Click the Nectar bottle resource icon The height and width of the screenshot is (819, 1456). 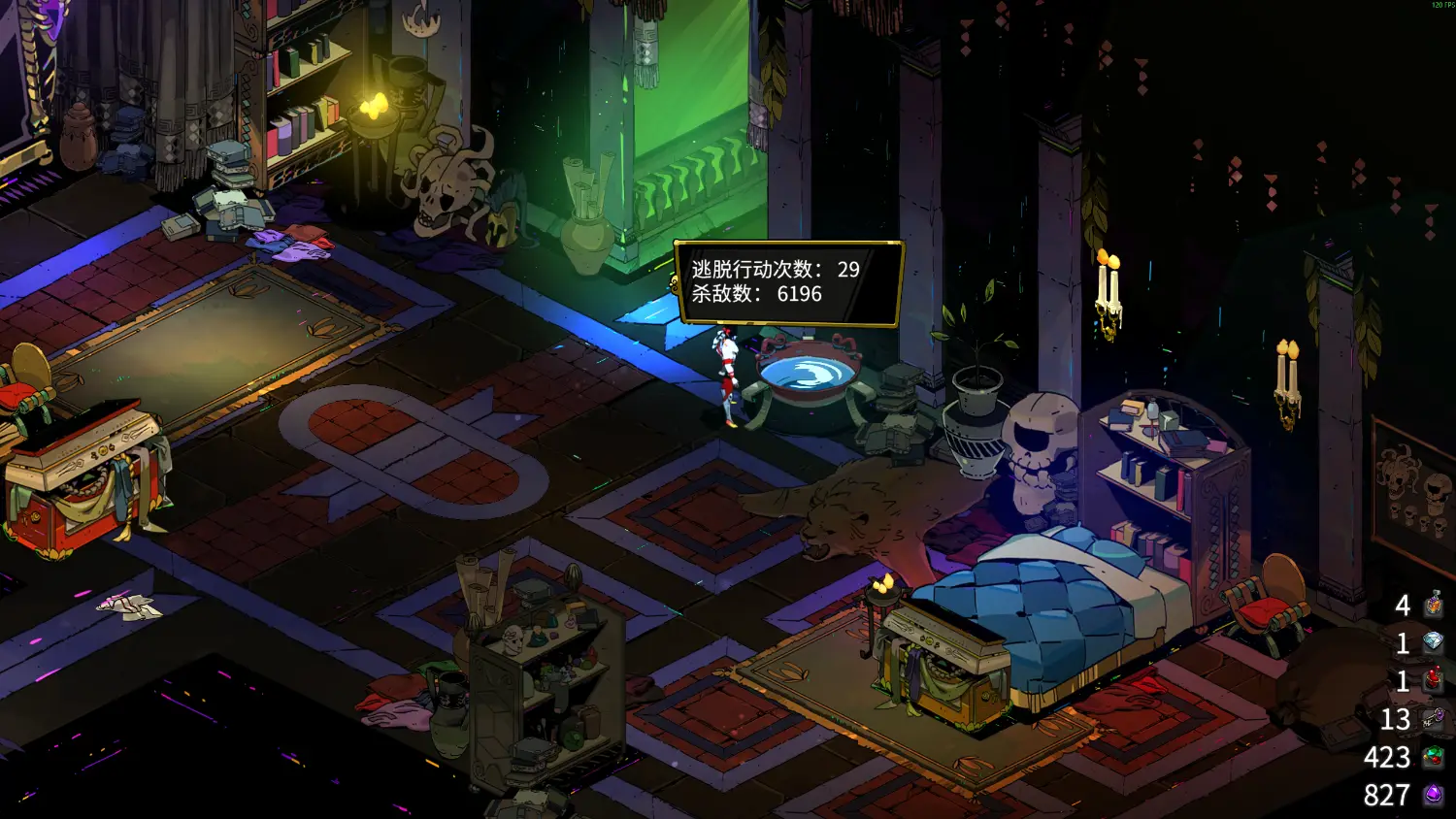[1434, 606]
